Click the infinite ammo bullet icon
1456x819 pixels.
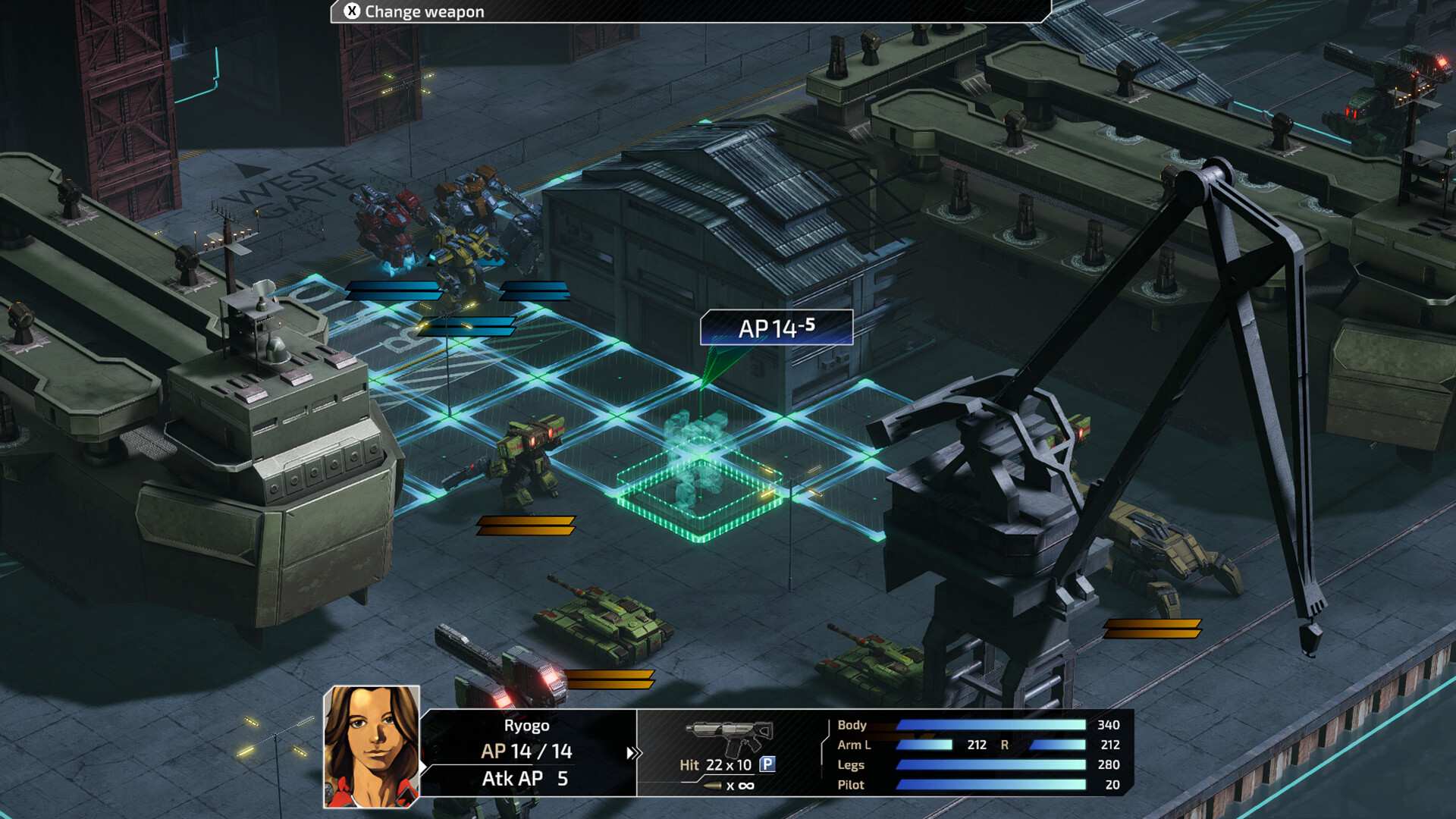pos(713,787)
